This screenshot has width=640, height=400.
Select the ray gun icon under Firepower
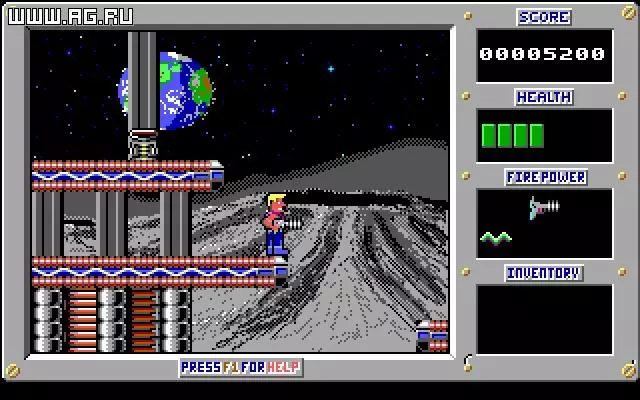pos(544,208)
